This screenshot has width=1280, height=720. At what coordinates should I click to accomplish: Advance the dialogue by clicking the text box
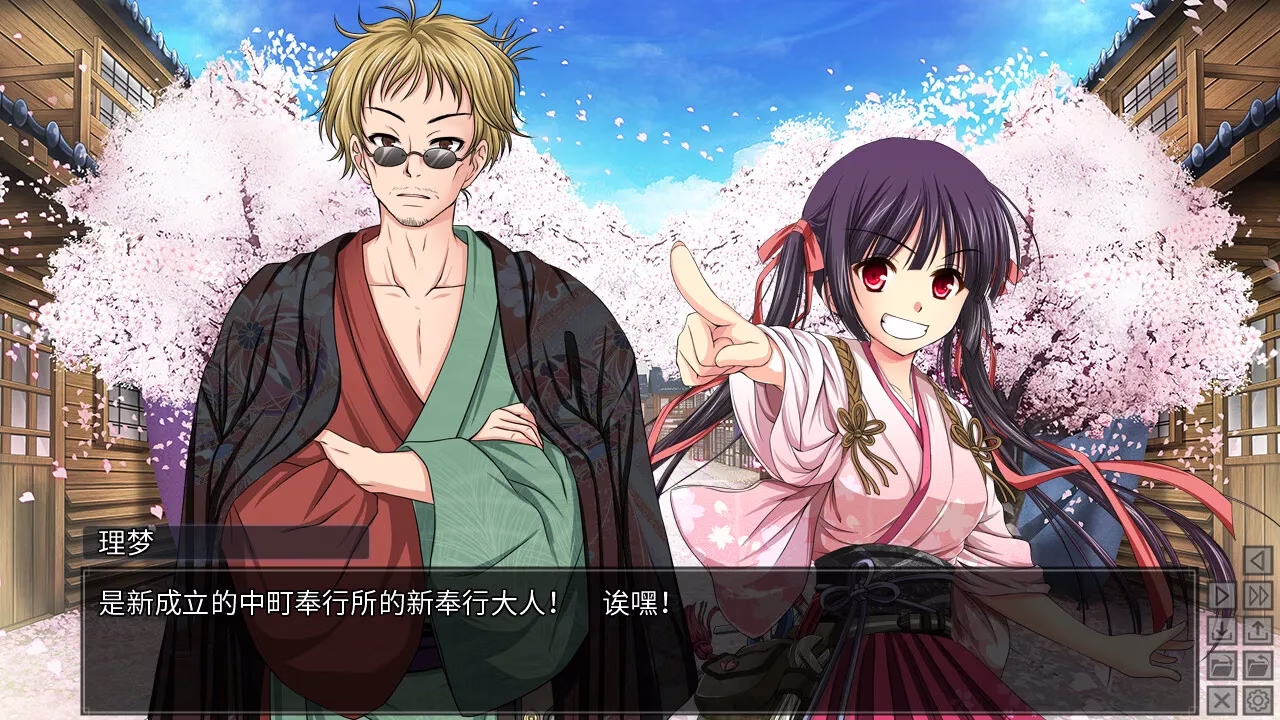point(640,640)
